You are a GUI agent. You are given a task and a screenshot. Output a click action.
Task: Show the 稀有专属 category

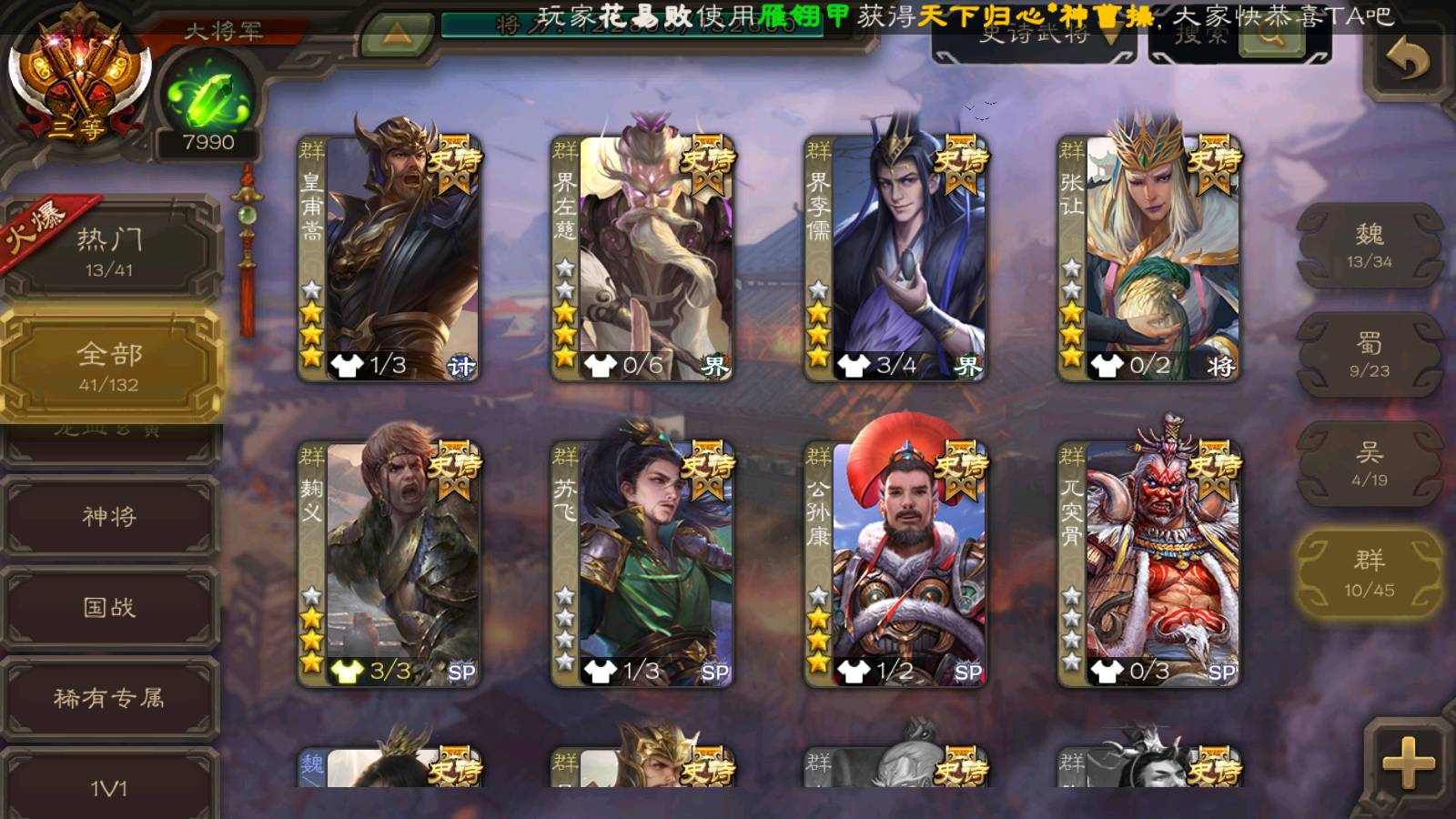click(109, 698)
